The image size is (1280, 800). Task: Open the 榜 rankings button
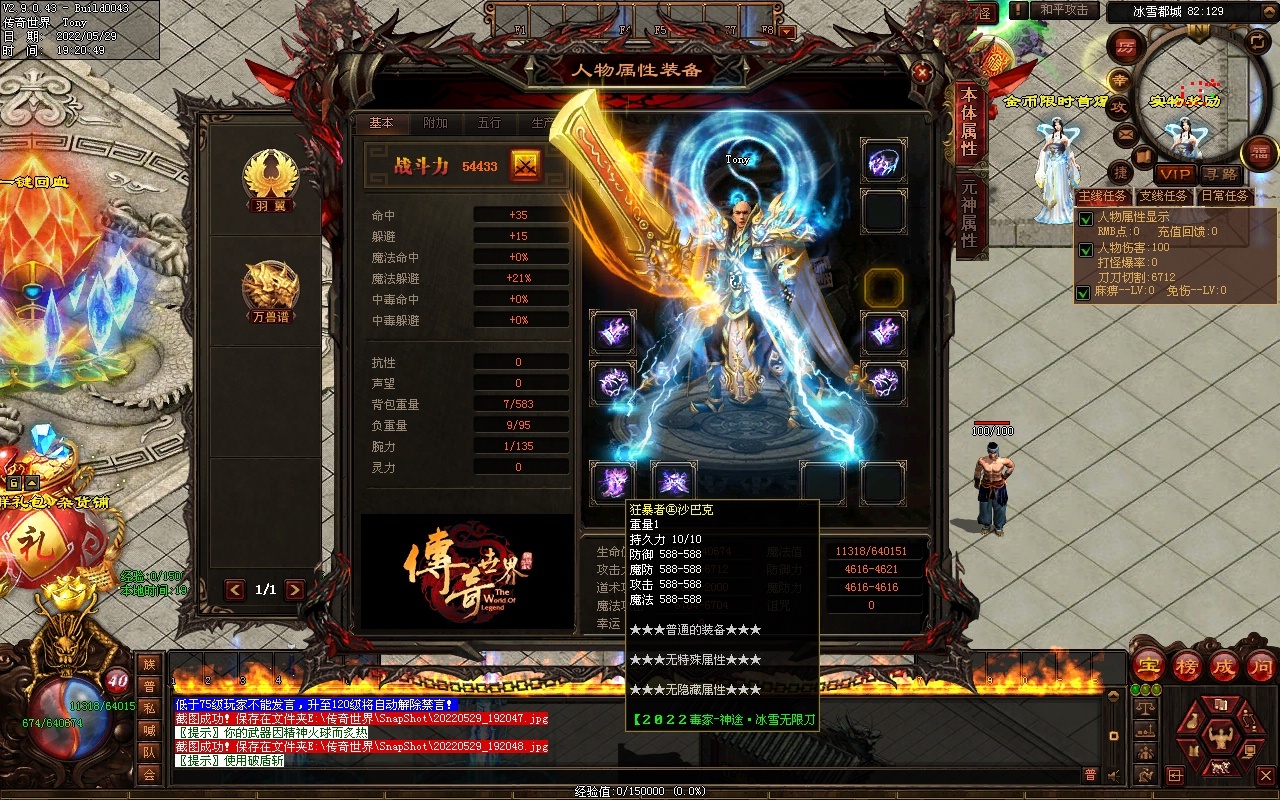pos(1186,665)
